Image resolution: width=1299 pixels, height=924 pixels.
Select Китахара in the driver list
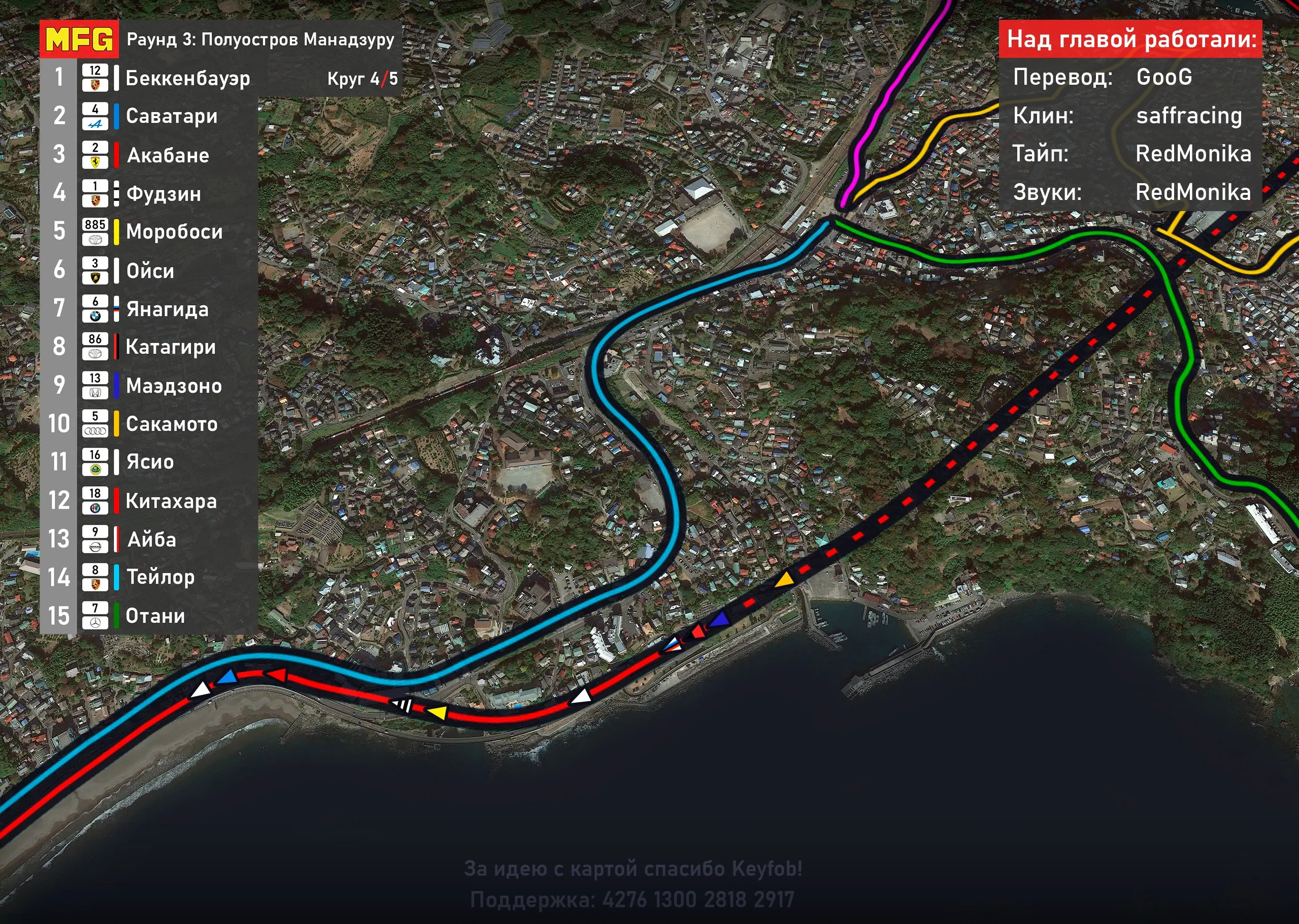click(x=171, y=501)
